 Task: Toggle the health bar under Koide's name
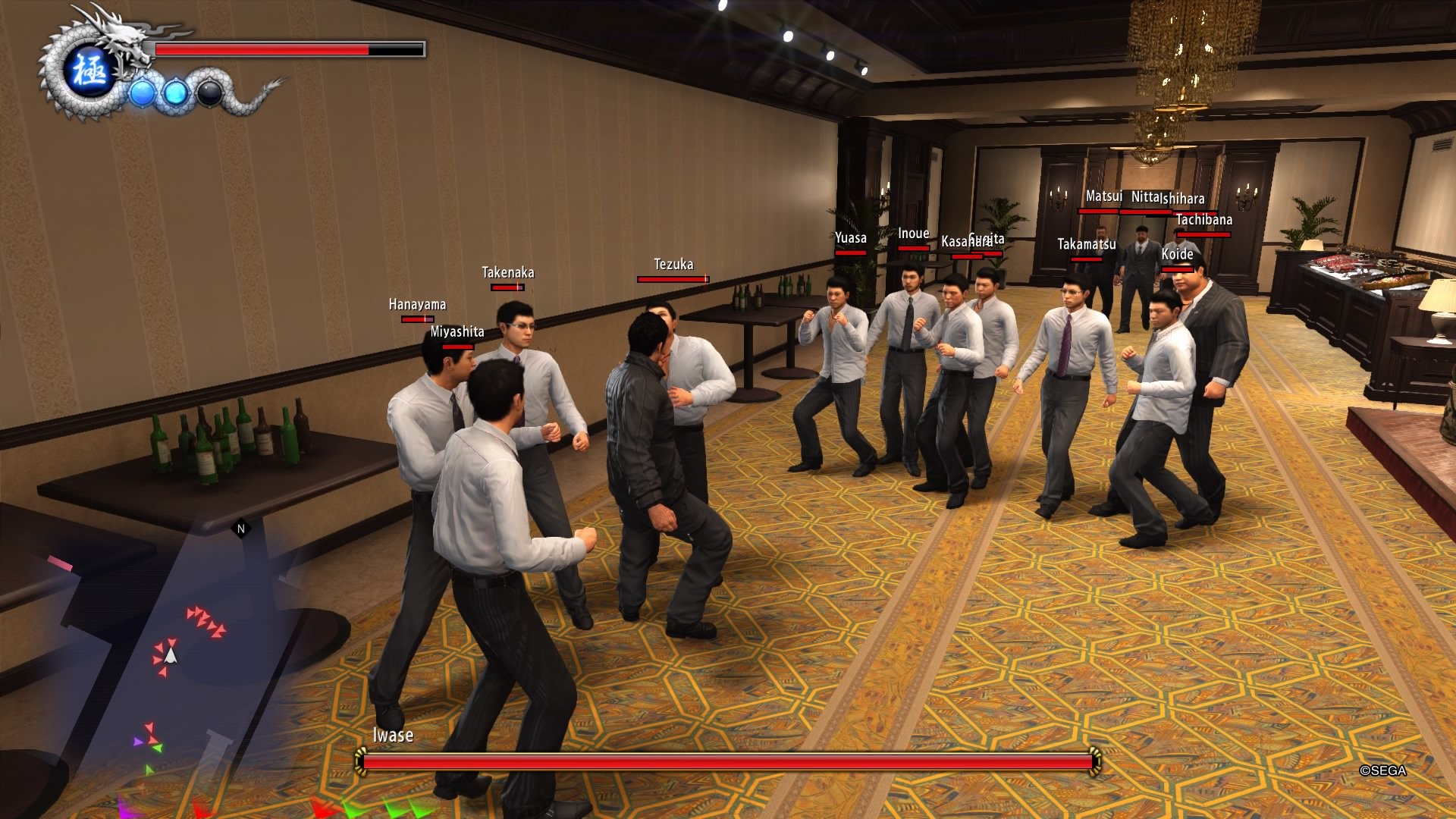1176,268
